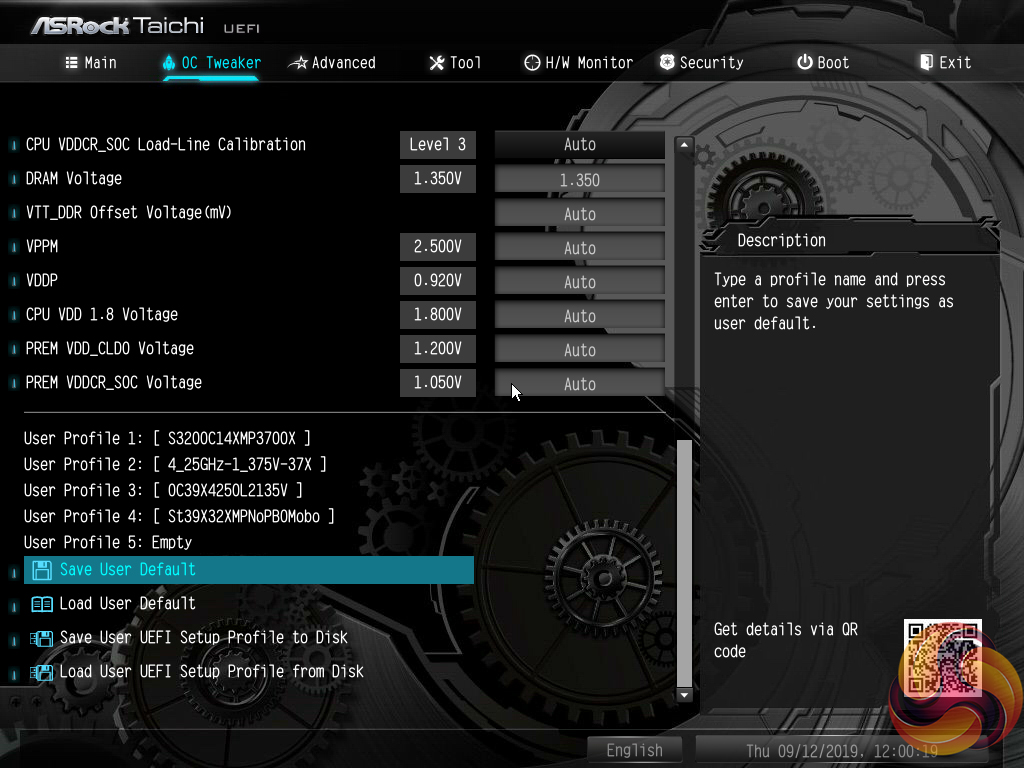Image resolution: width=1024 pixels, height=768 pixels.
Task: Switch to the Boot tab
Action: point(823,62)
